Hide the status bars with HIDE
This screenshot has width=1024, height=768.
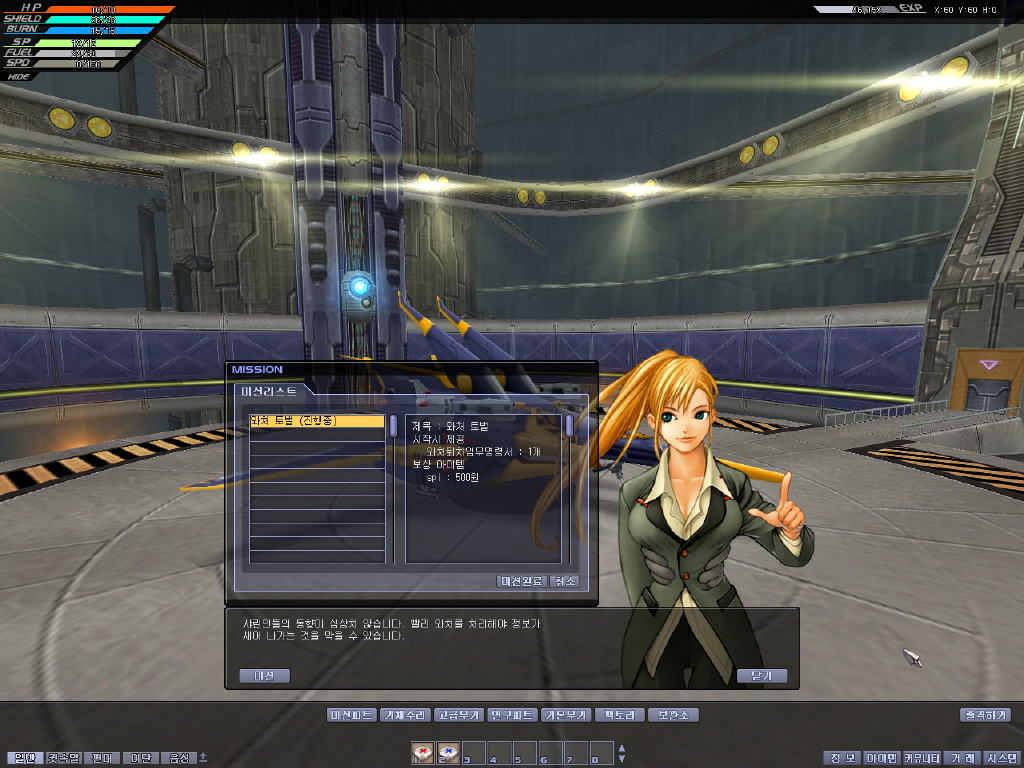pyautogui.click(x=18, y=76)
